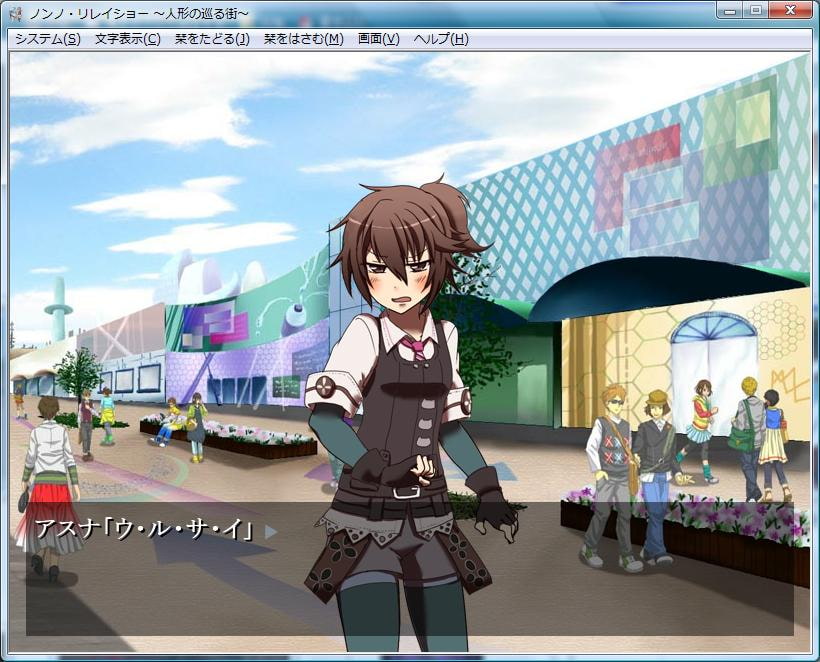
Task: Open the ヘルプ(H) menu
Action: [x=440, y=39]
